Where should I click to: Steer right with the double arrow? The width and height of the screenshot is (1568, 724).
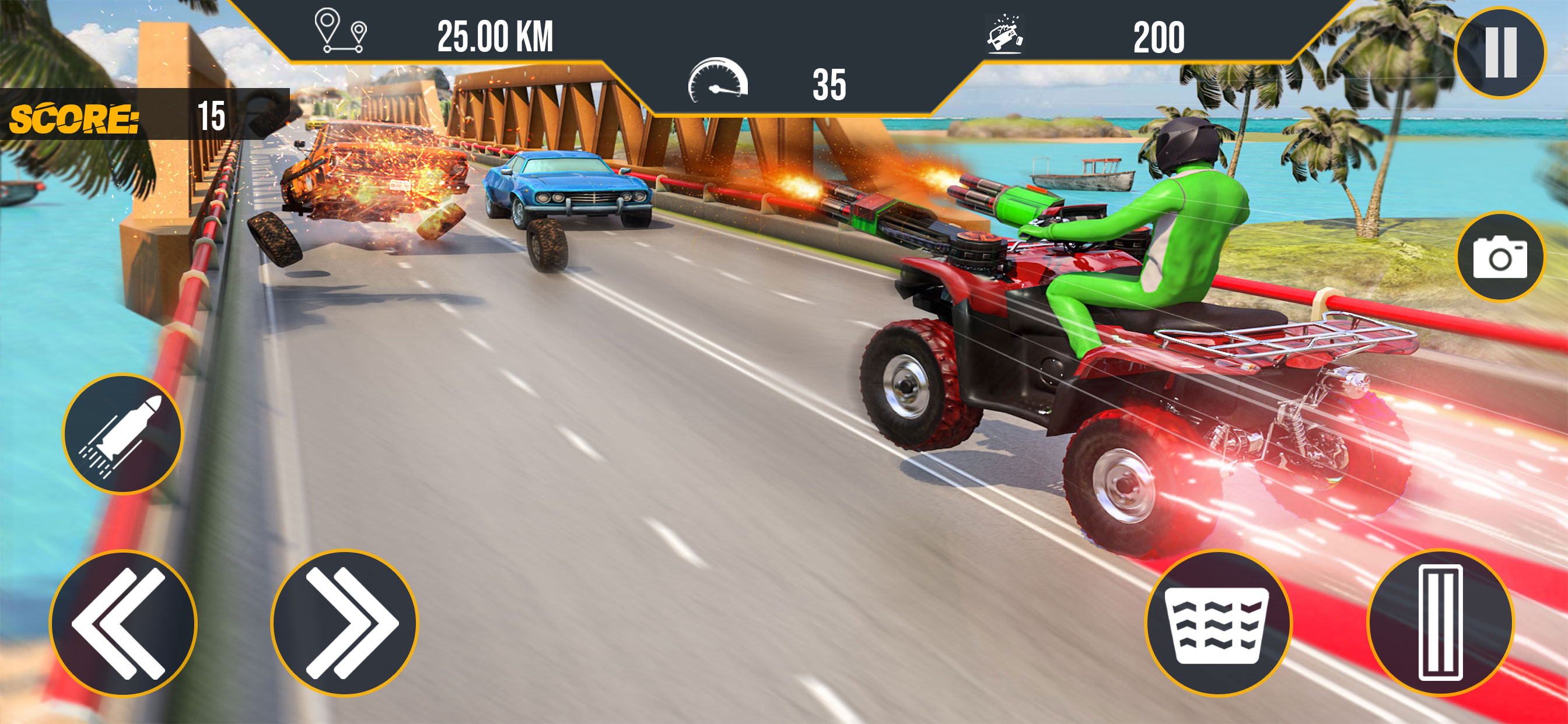tap(345, 623)
